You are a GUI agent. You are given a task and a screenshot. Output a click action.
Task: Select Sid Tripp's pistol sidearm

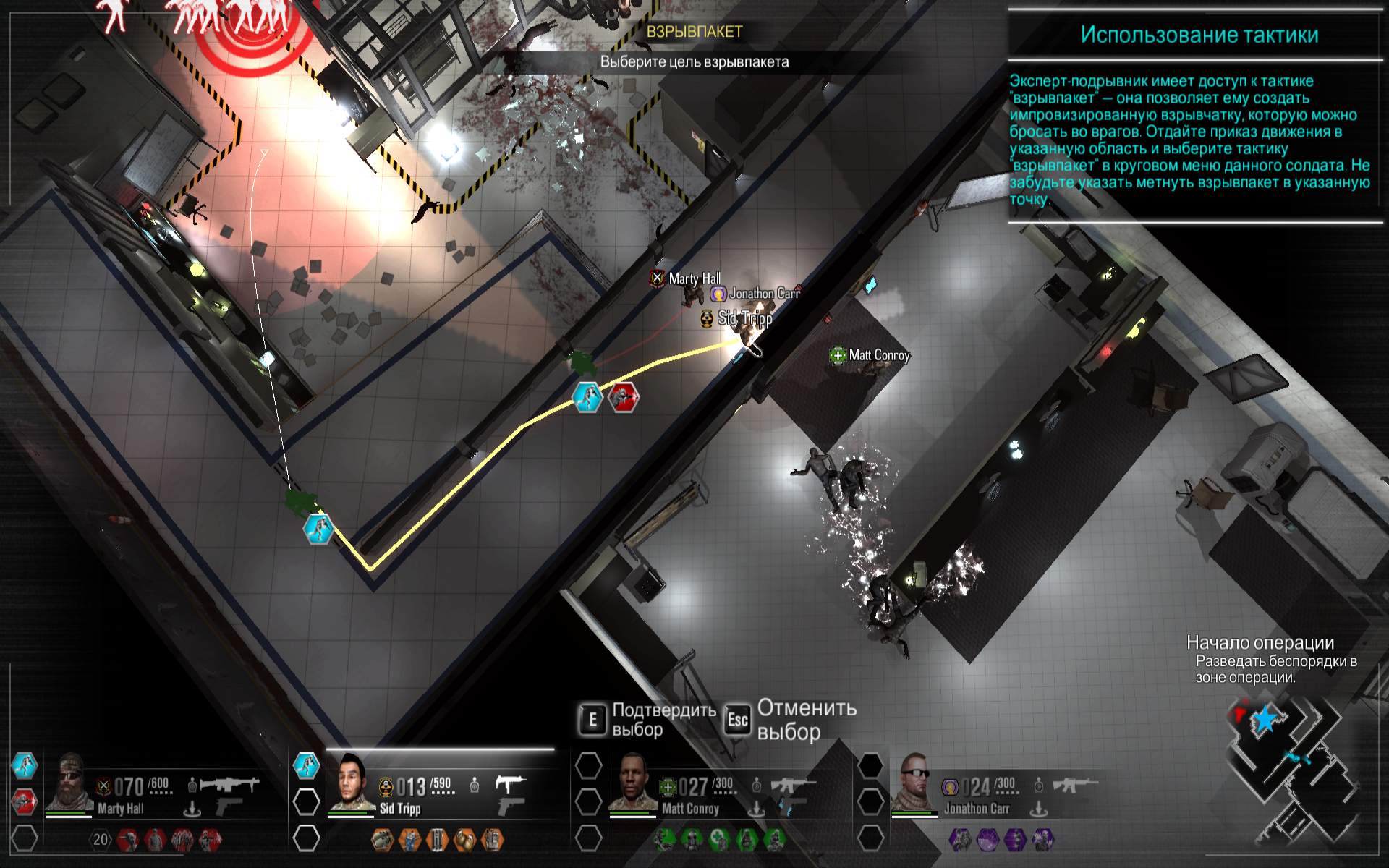(511, 805)
